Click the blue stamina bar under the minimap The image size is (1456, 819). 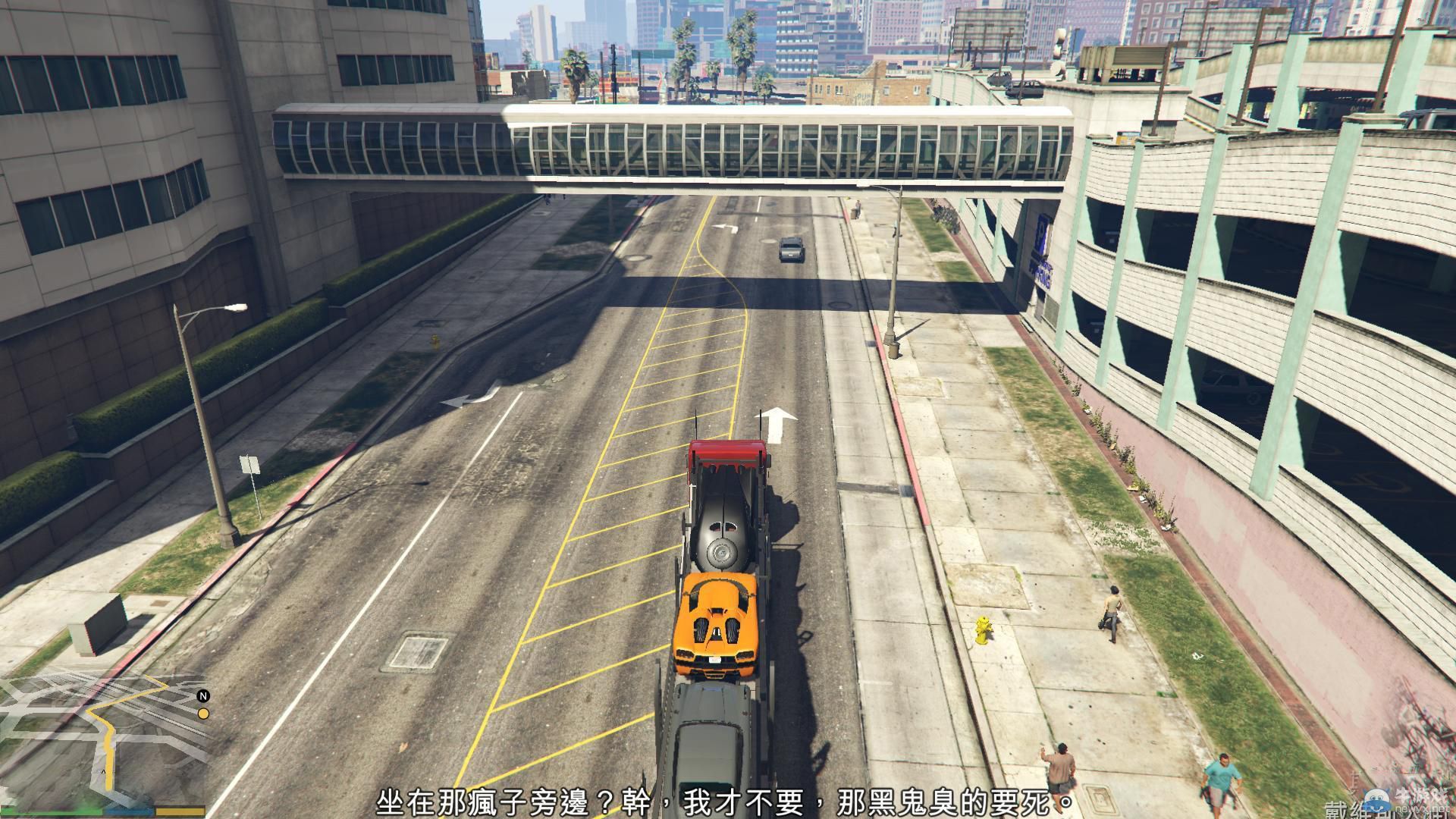point(129,811)
